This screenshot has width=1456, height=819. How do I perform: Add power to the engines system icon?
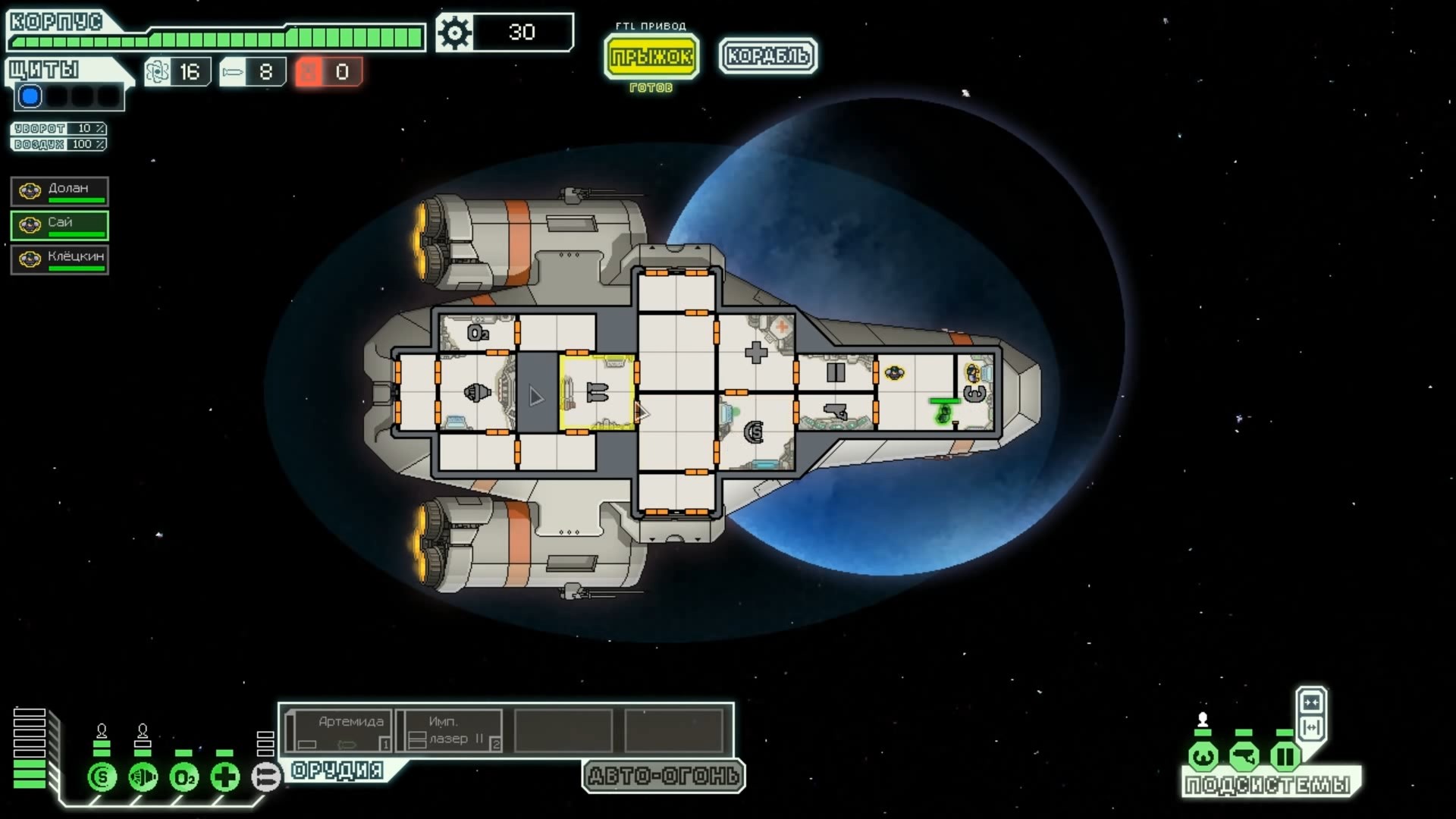pyautogui.click(x=143, y=777)
